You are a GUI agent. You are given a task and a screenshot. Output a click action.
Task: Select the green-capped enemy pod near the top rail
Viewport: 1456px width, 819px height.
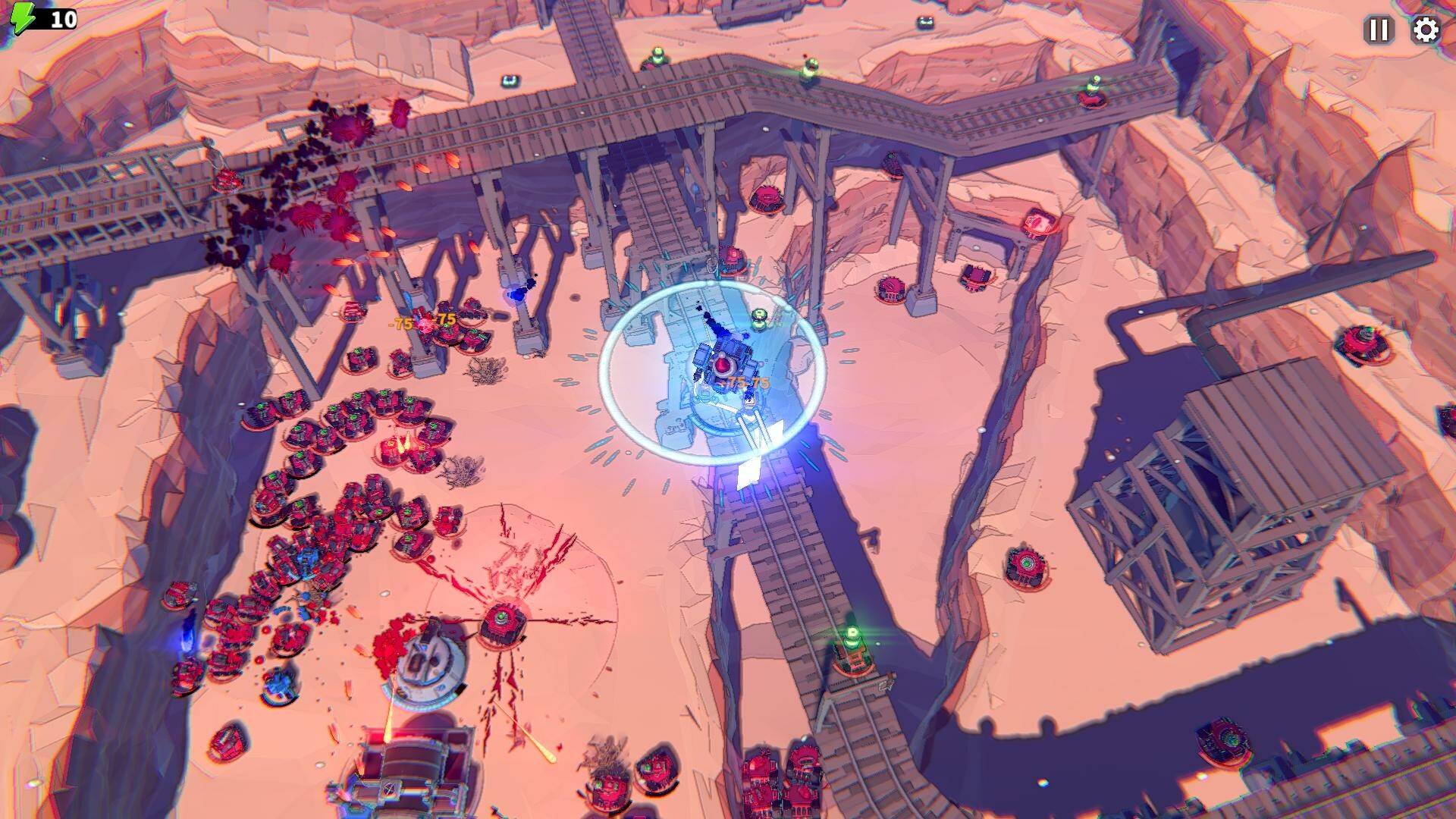[657, 57]
